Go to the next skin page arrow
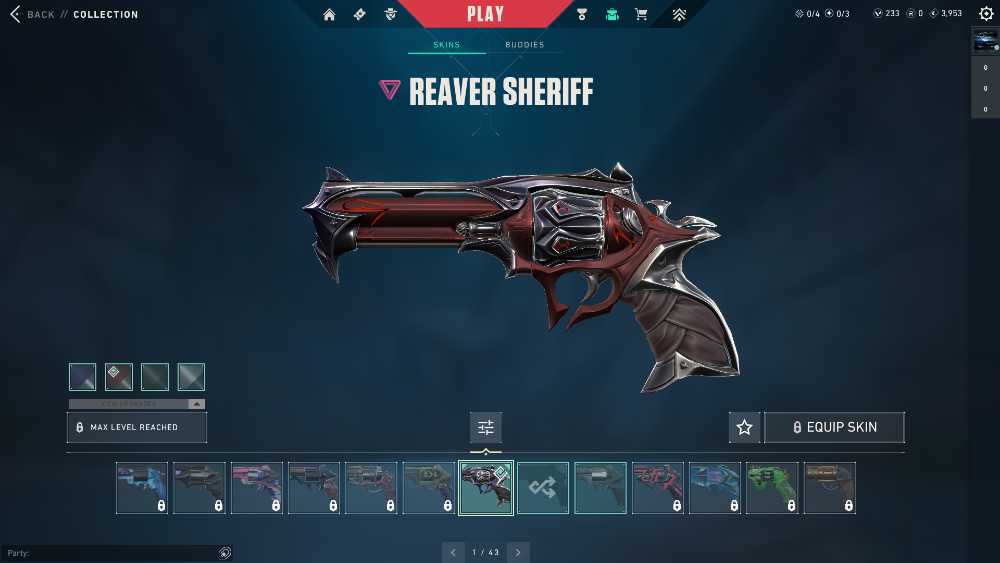The width and height of the screenshot is (1000, 563). (518, 552)
